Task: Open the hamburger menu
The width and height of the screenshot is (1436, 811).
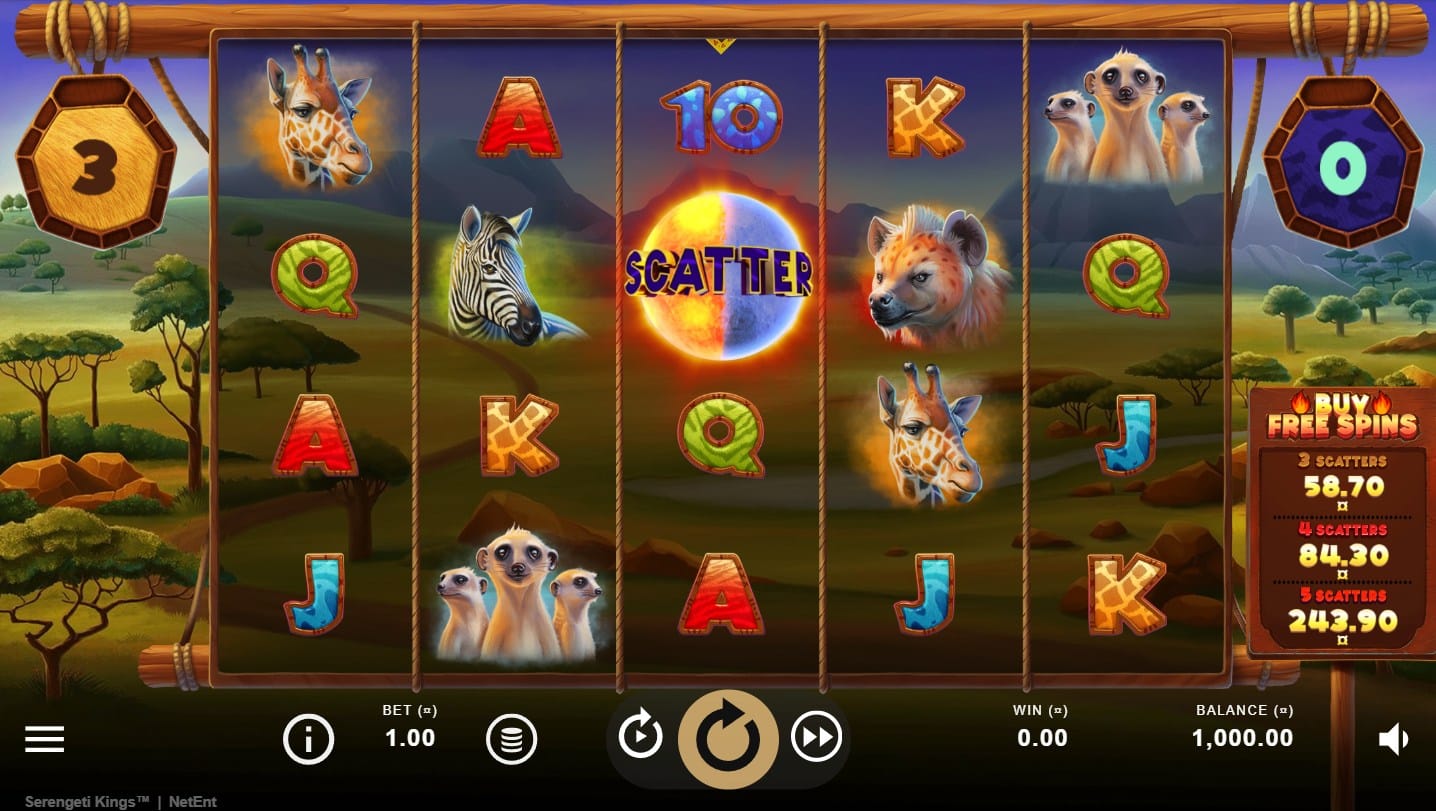Action: coord(44,739)
